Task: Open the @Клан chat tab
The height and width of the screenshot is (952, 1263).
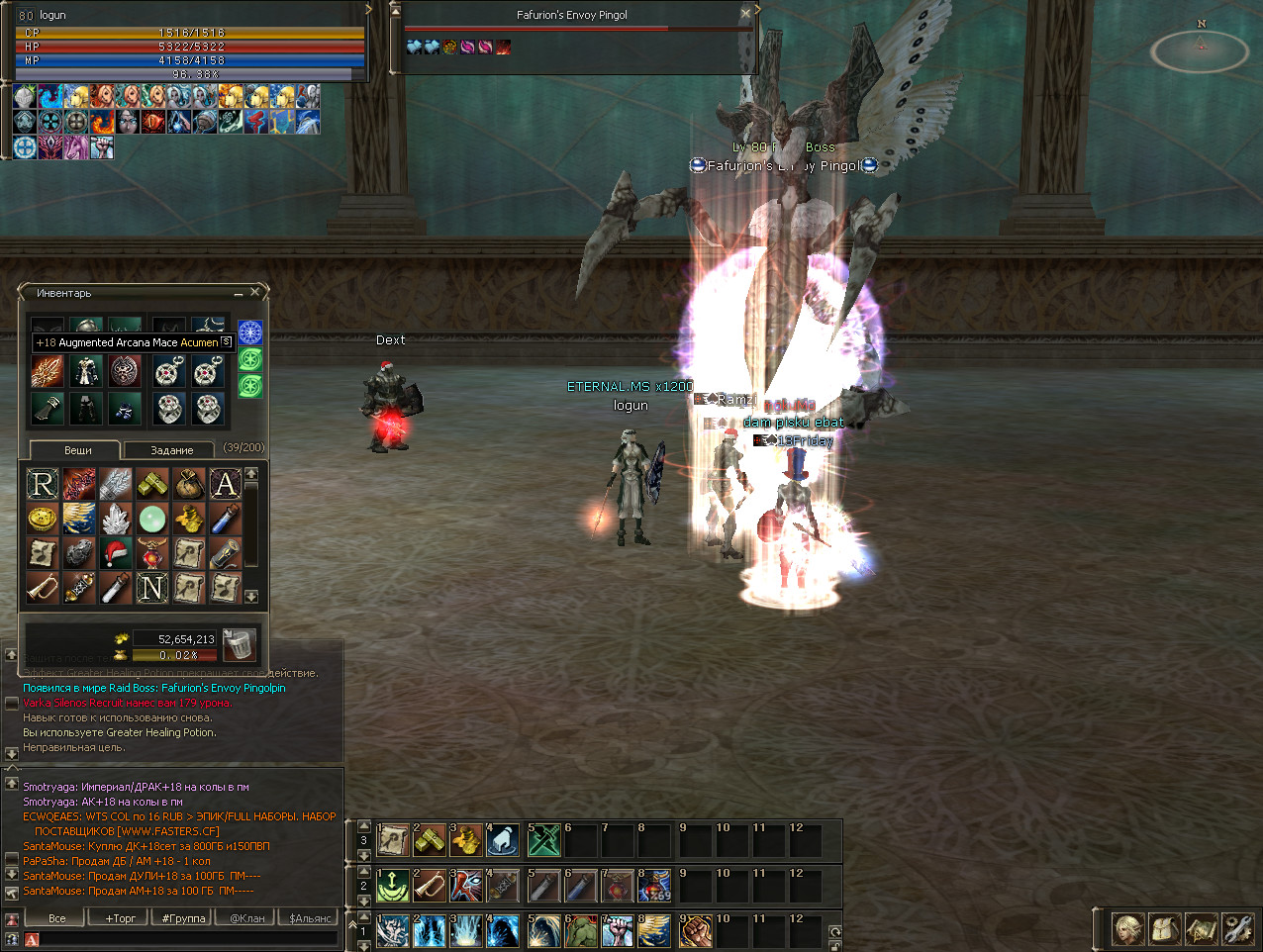Action: click(247, 918)
